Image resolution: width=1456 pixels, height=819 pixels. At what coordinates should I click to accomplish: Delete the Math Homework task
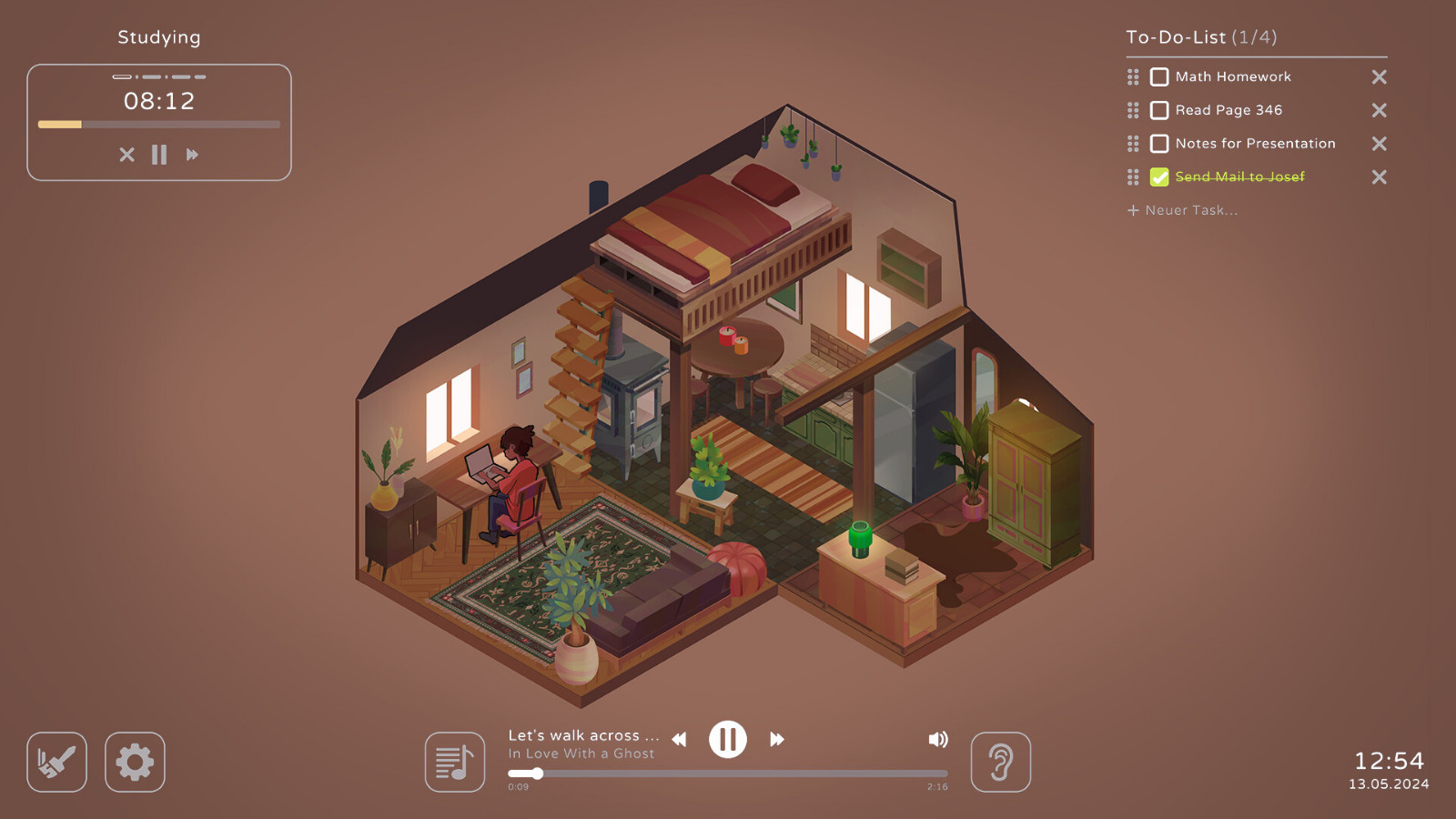(1379, 76)
